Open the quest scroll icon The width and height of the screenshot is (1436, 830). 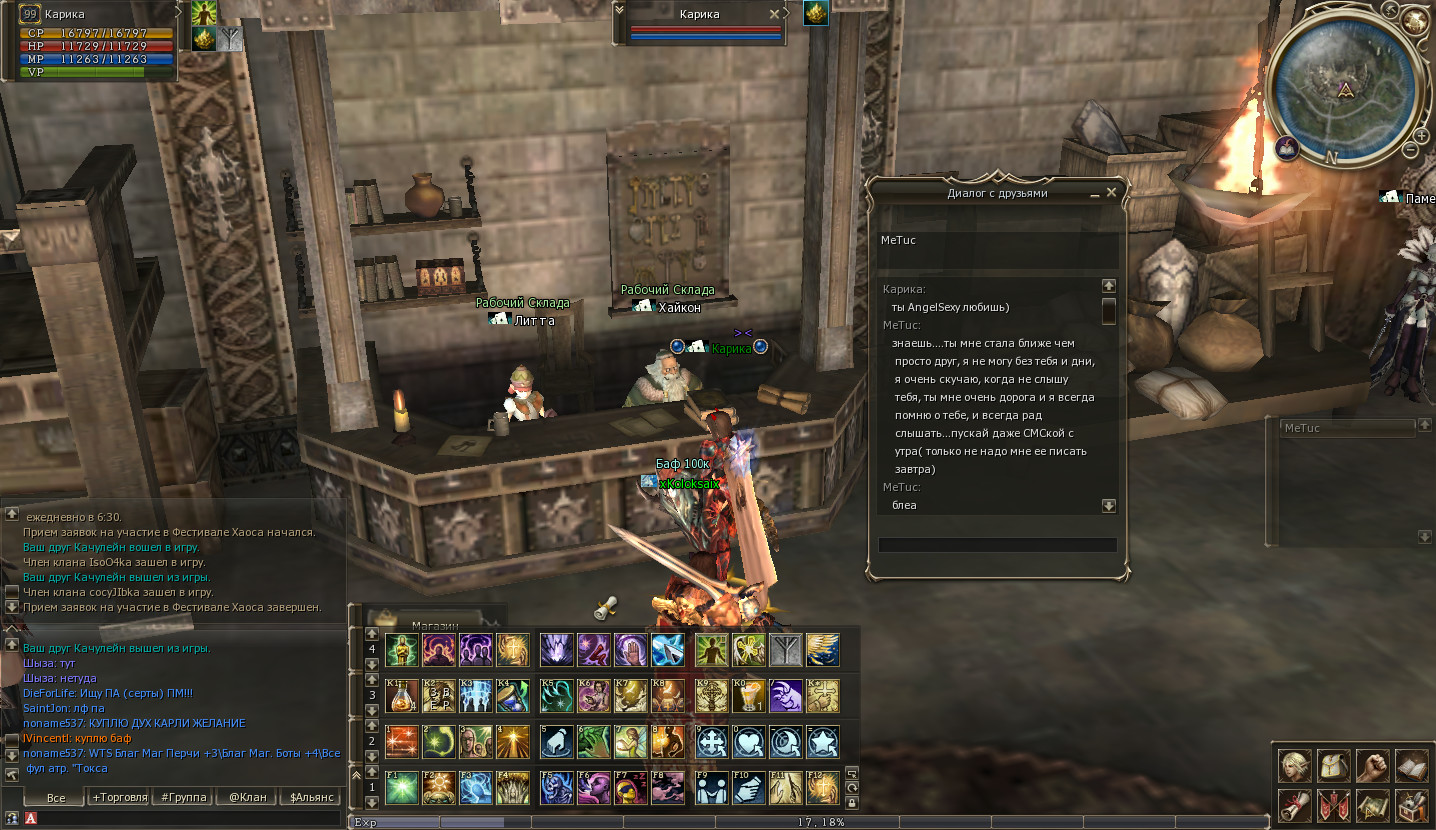click(x=1294, y=804)
